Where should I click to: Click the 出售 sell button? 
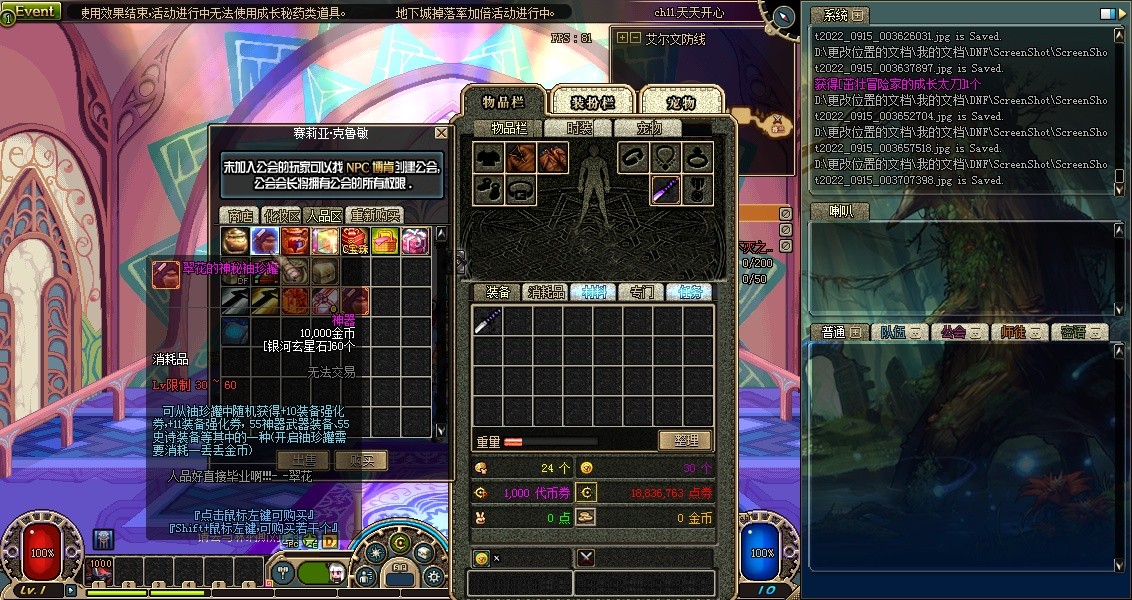pyautogui.click(x=303, y=460)
